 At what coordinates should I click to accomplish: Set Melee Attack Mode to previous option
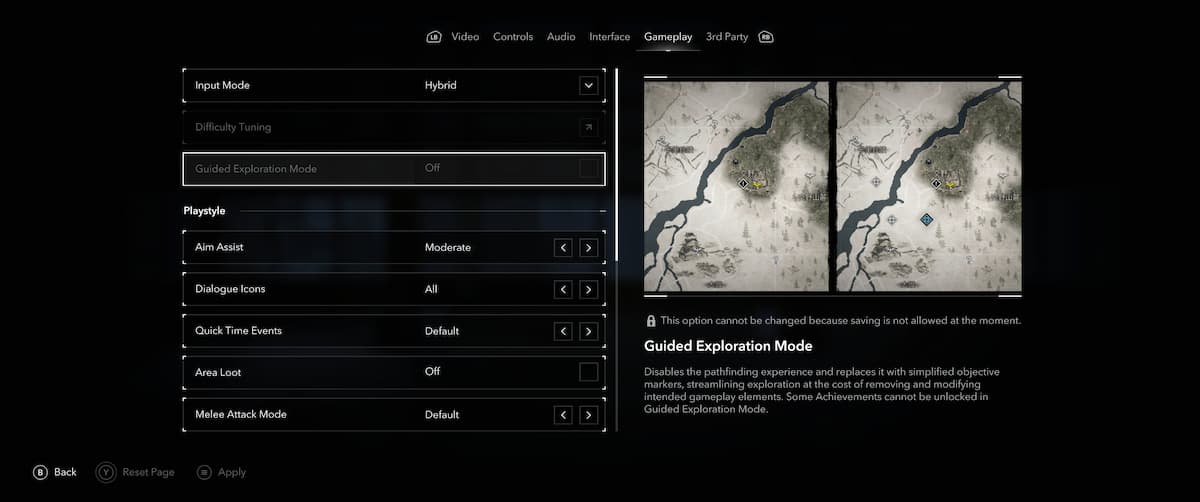pos(564,415)
